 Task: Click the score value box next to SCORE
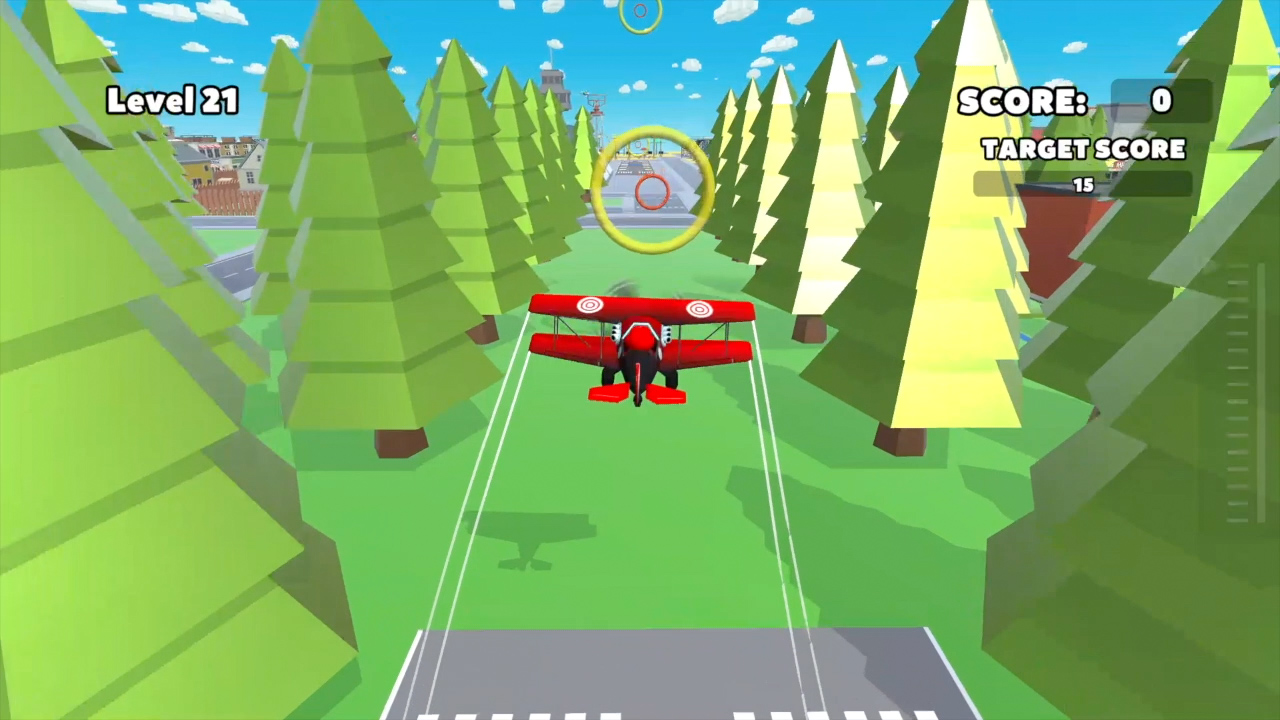[x=1161, y=101]
